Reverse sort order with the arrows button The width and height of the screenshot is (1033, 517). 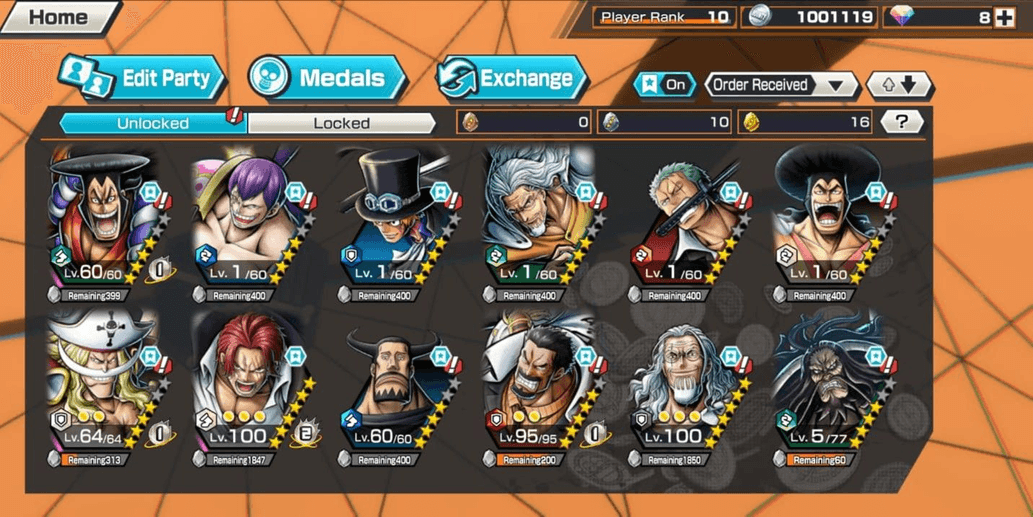click(899, 85)
